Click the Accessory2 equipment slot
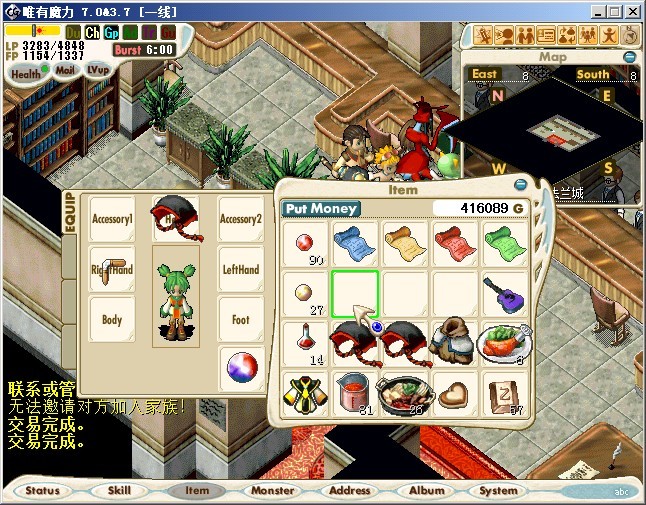This screenshot has width=646, height=505. (240, 219)
